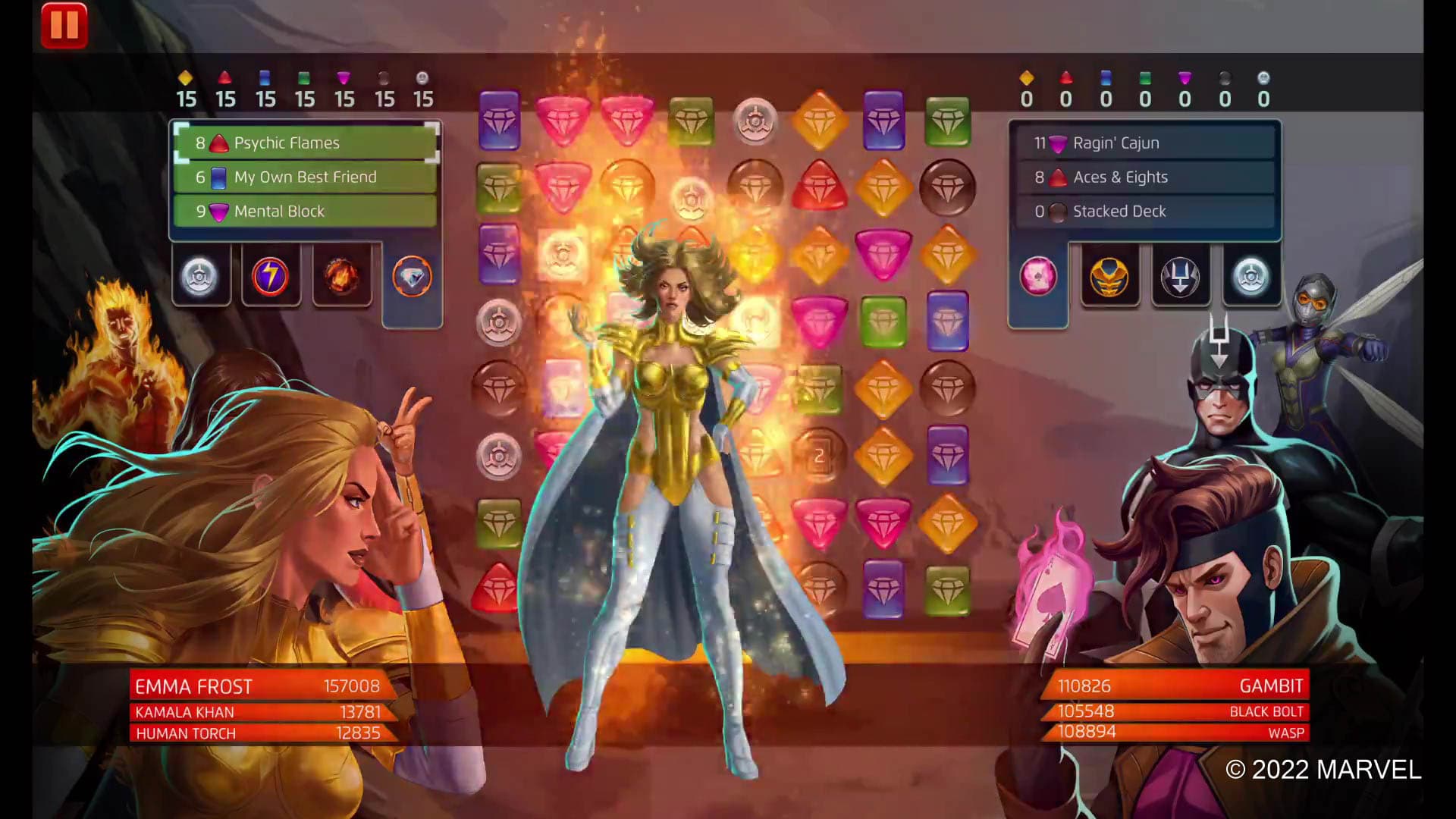
Task: Click Black Bolt's golden emblem icon
Action: pyautogui.click(x=1110, y=276)
